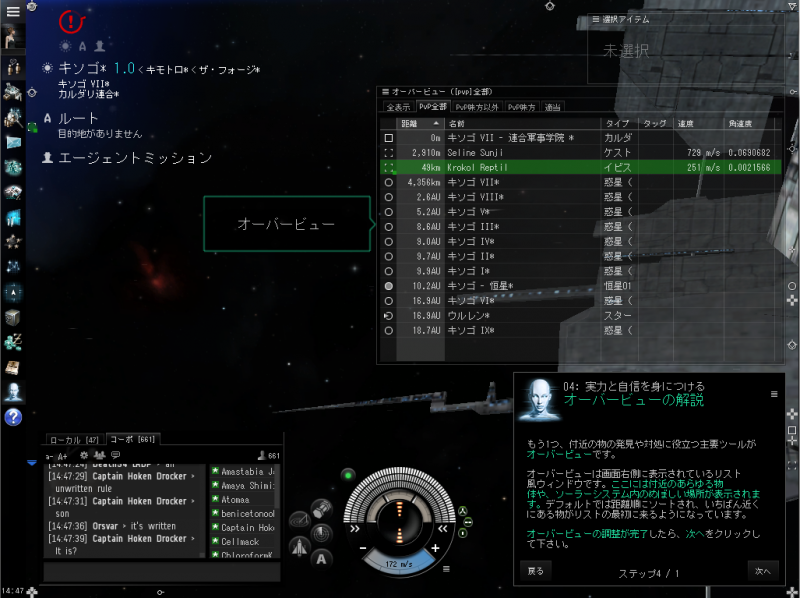Switch chat to the ローカル tab
800x598 pixels.
pyautogui.click(x=73, y=440)
